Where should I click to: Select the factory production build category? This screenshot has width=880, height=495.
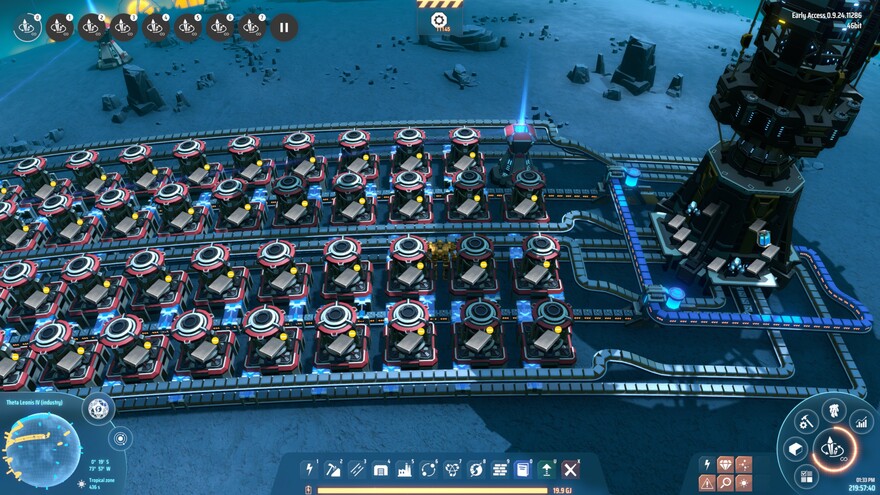(405, 469)
